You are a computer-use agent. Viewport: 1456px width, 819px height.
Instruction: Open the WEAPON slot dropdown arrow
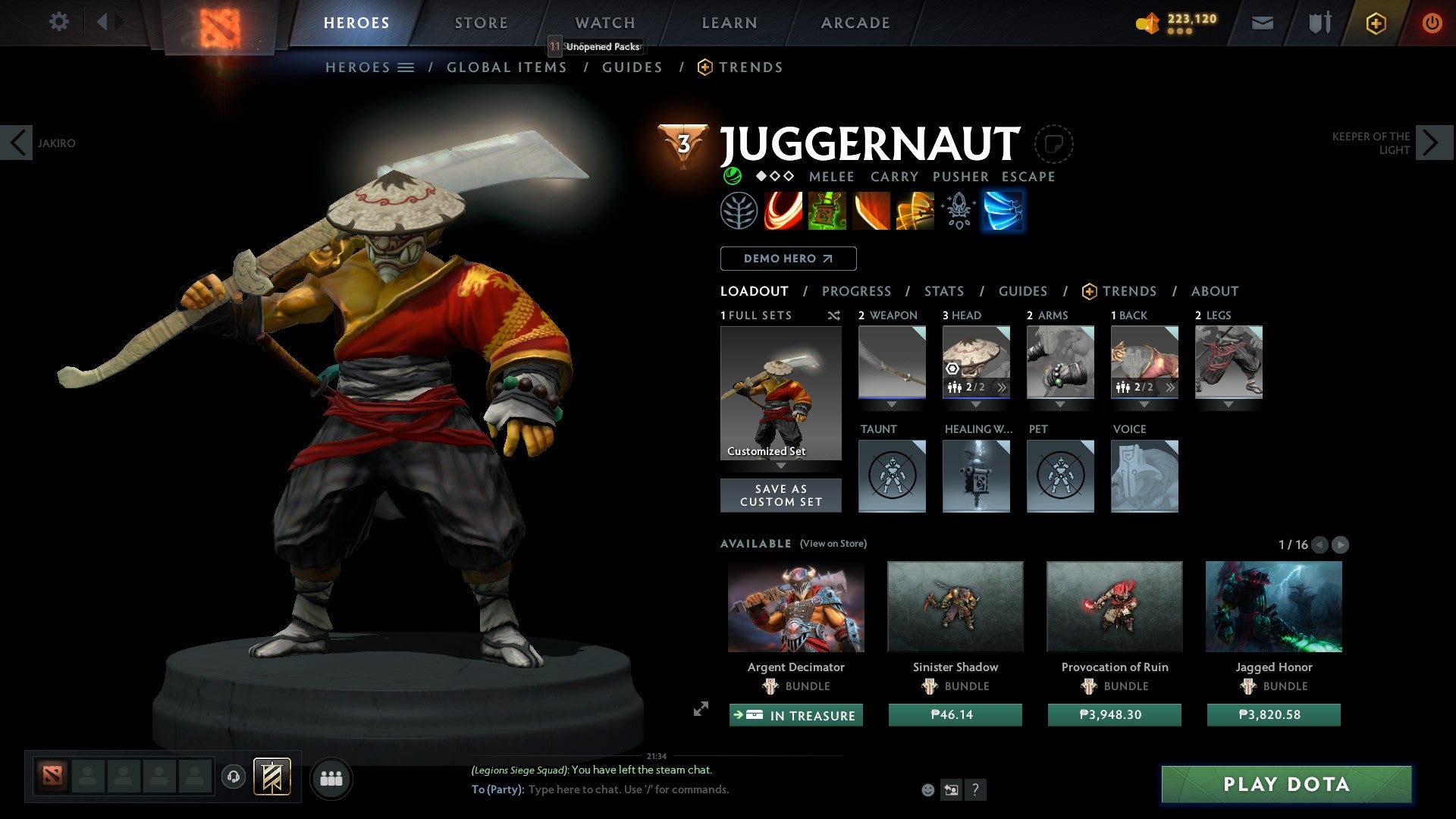[x=891, y=404]
